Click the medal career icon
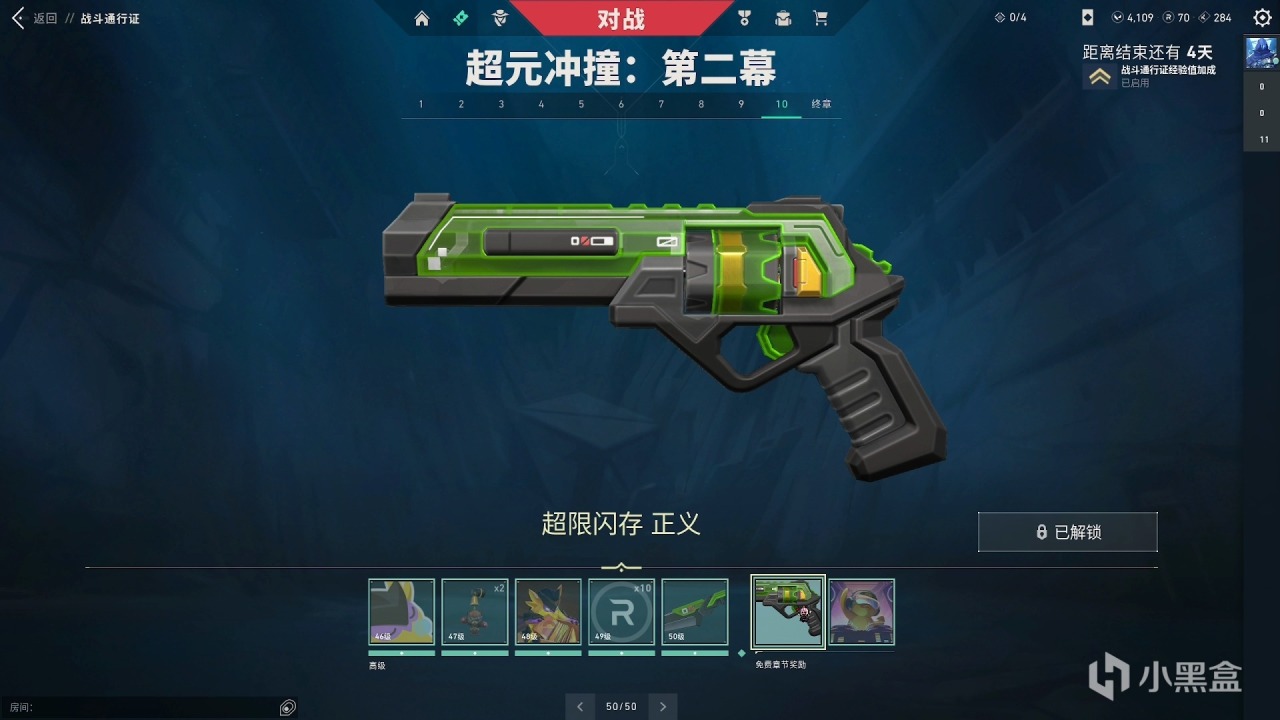Screen dimensions: 1280x720 tap(742, 18)
